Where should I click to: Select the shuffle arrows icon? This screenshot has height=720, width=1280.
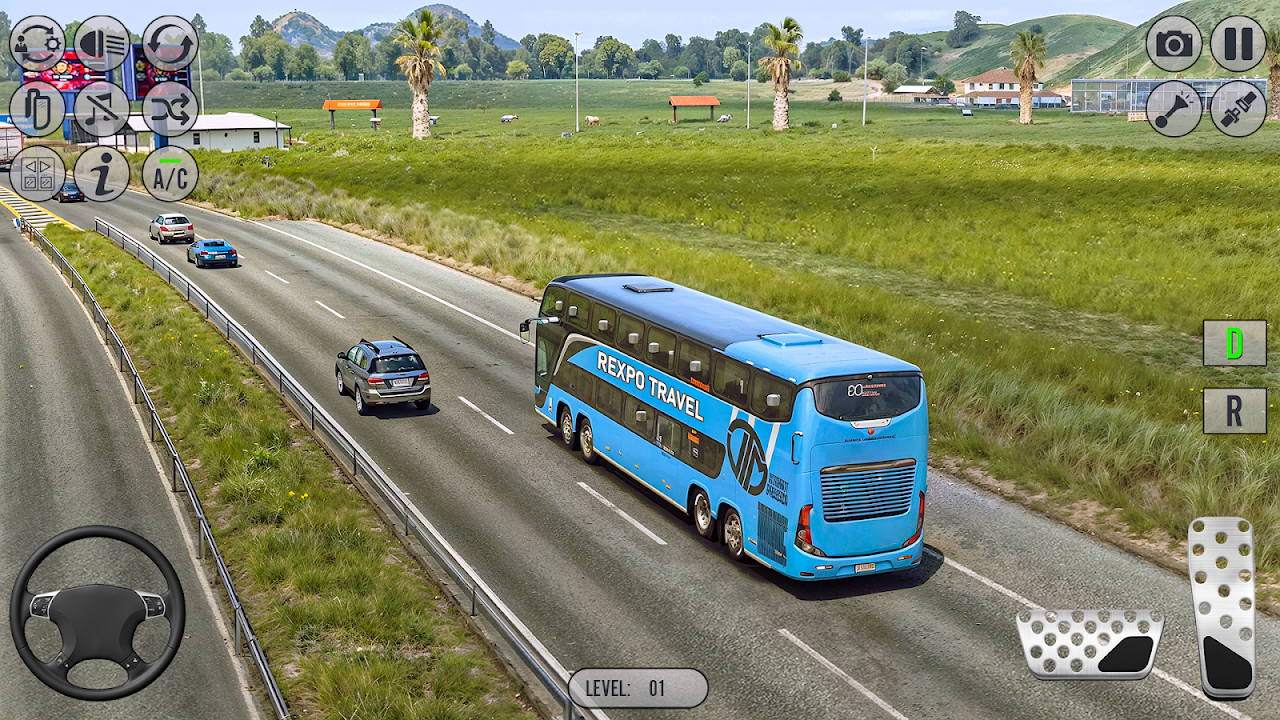pyautogui.click(x=170, y=109)
